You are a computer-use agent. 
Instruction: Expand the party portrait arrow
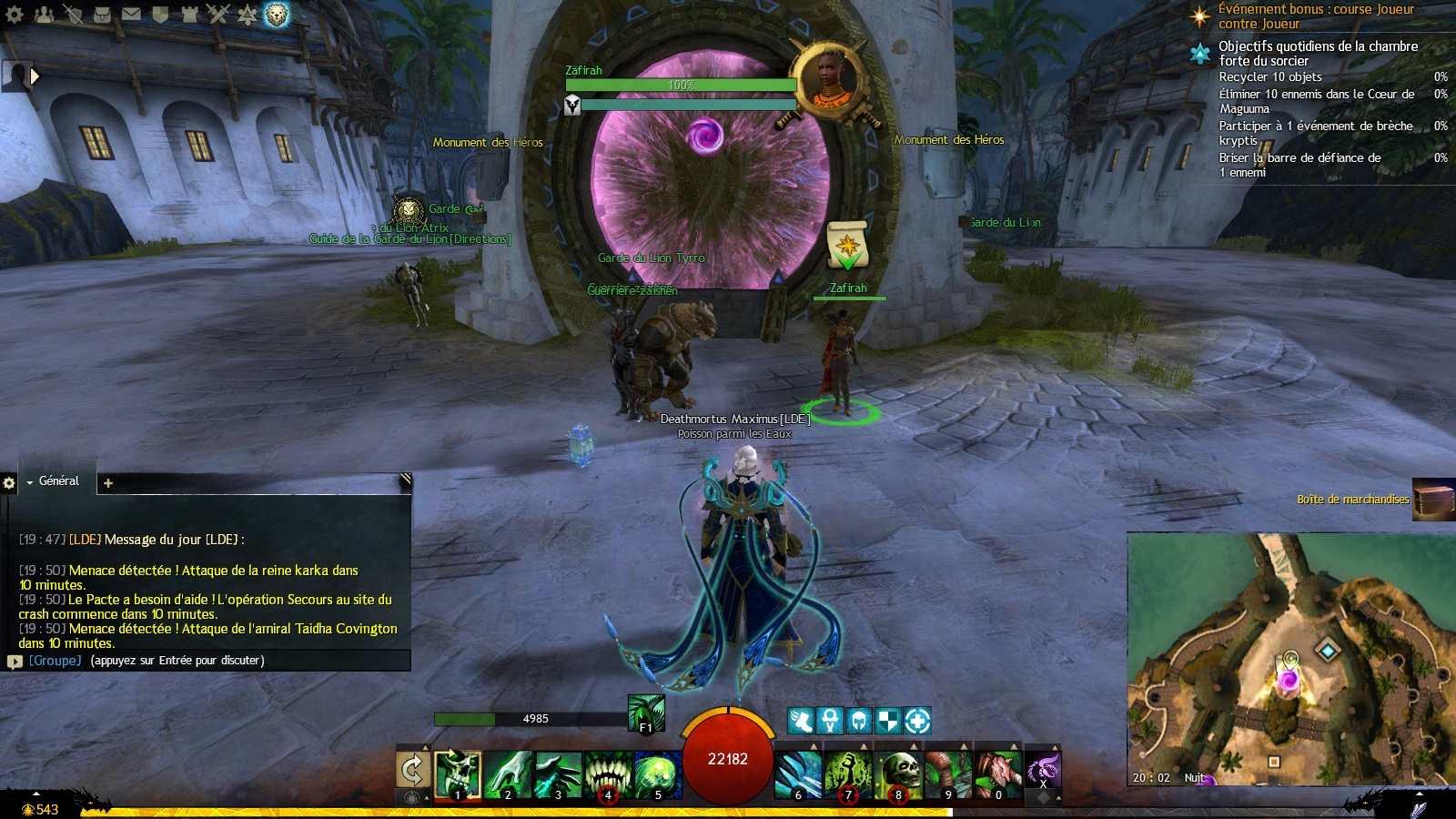[35, 76]
